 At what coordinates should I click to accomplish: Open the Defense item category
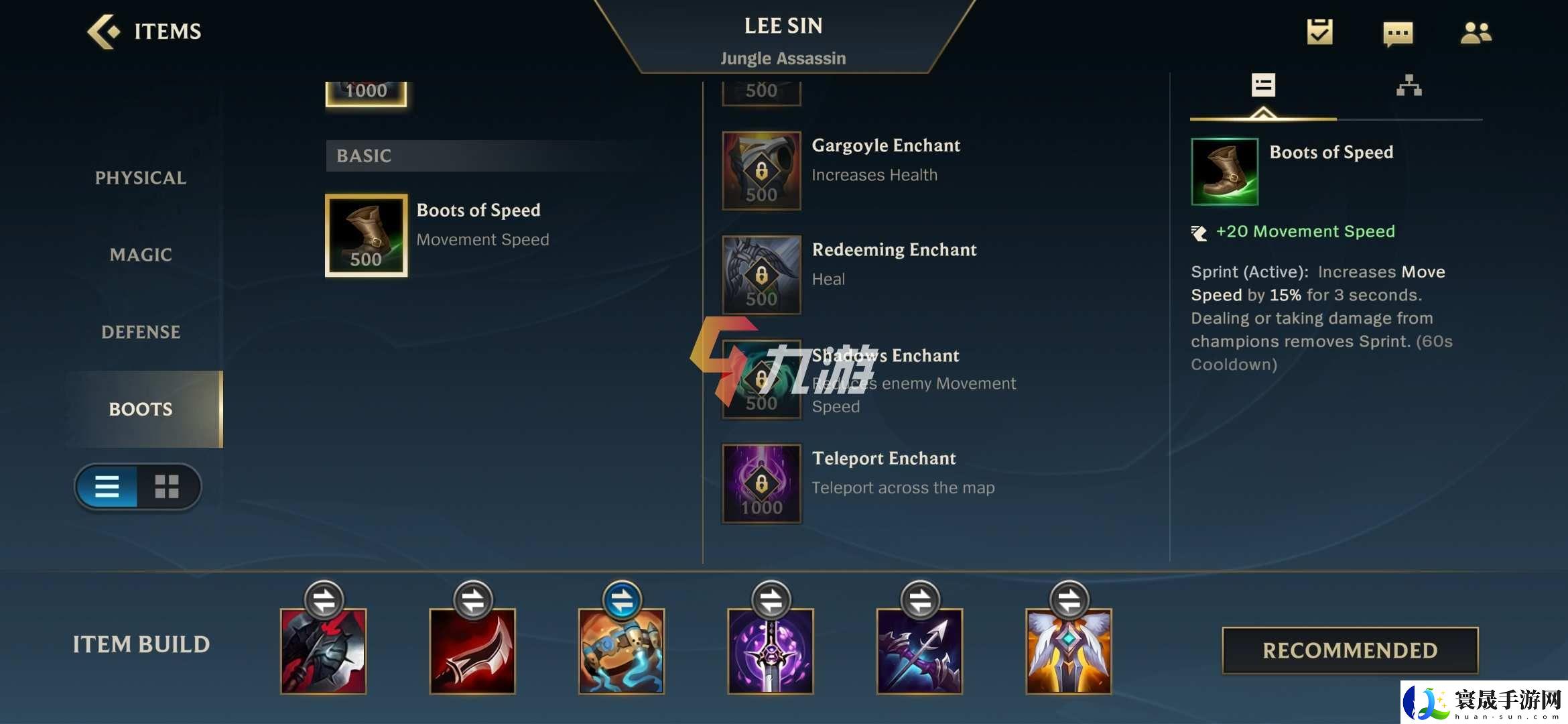coord(141,332)
